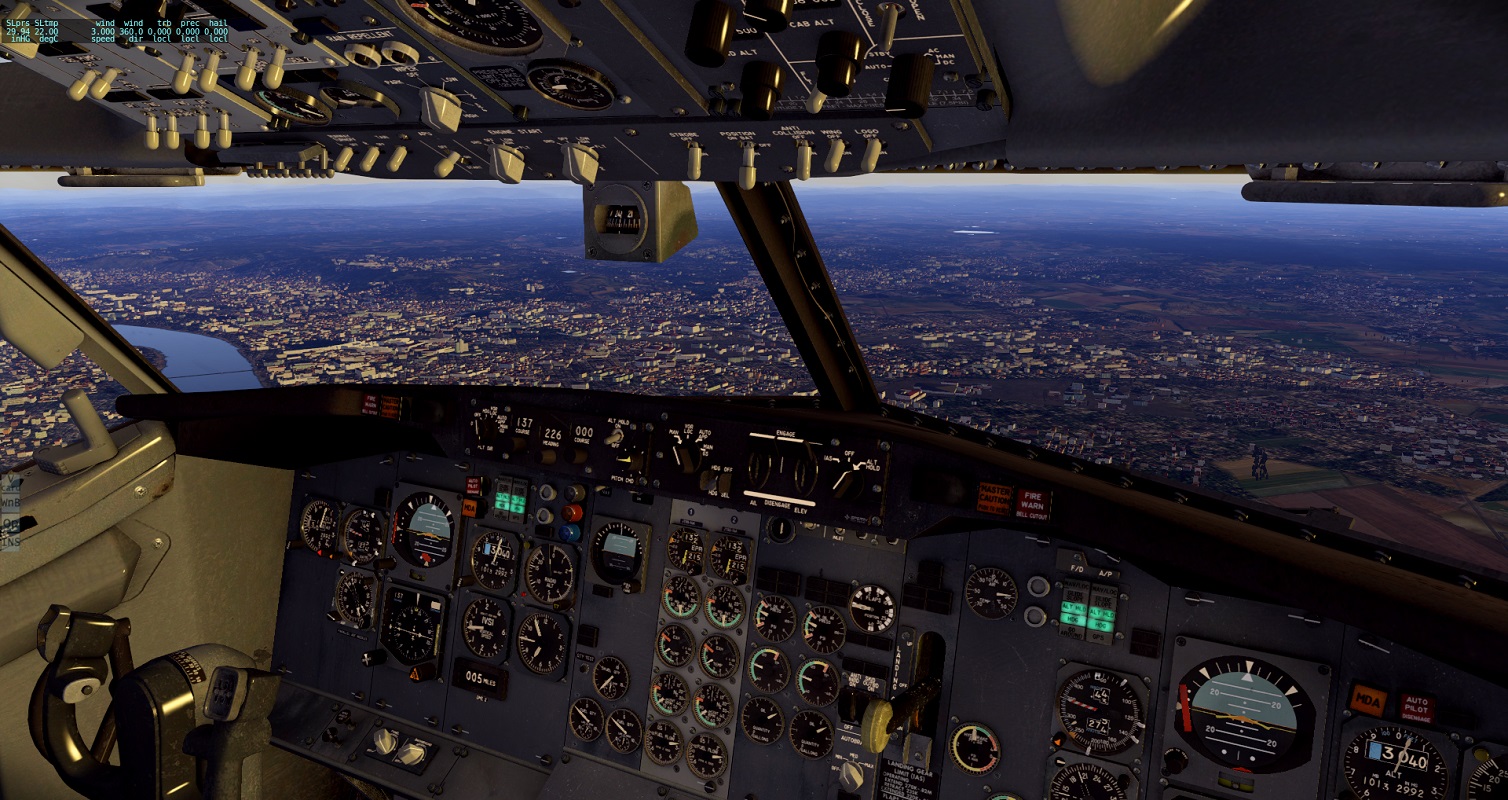
Task: Acknowledge the Master Caution light
Action: coord(995,497)
